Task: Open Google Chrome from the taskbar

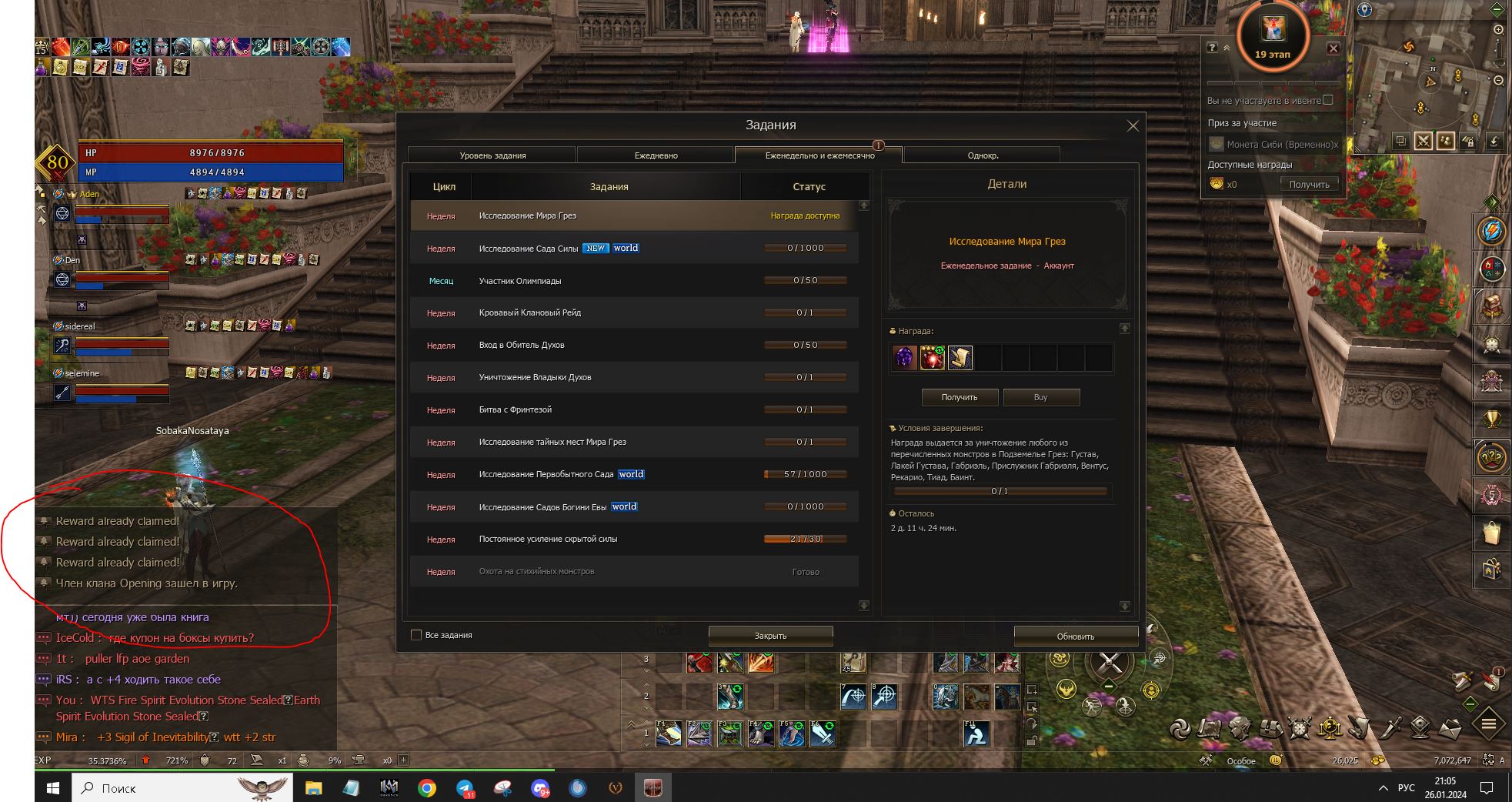Action: 427,788
